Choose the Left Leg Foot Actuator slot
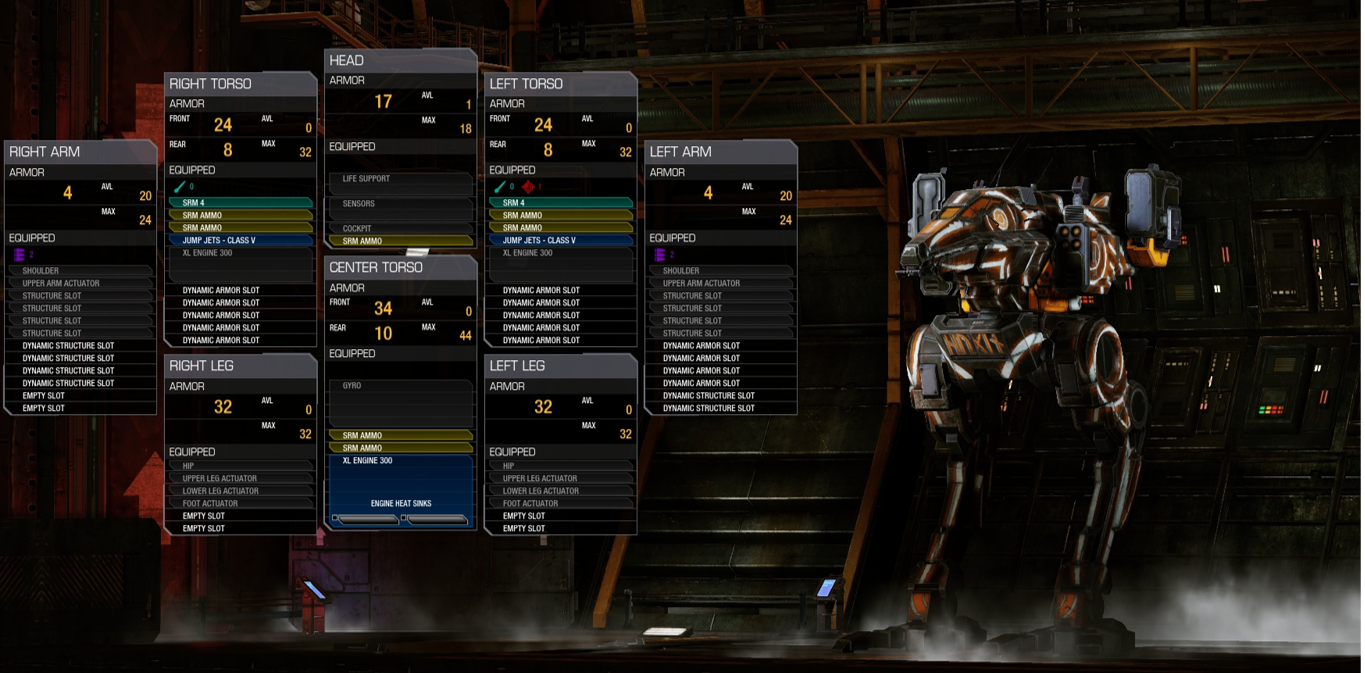 click(x=560, y=504)
